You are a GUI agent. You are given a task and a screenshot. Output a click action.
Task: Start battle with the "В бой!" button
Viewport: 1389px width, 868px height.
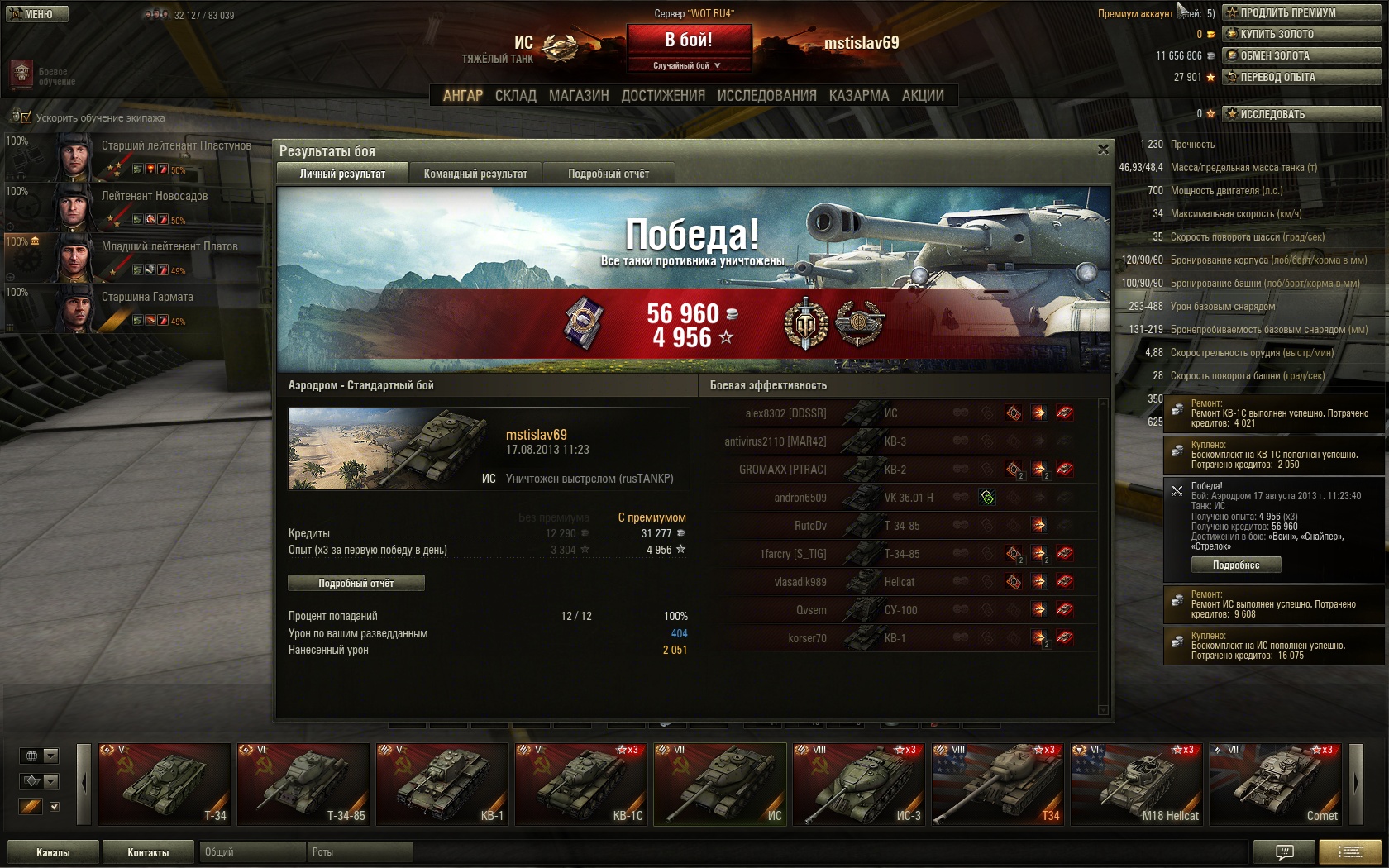coord(689,40)
